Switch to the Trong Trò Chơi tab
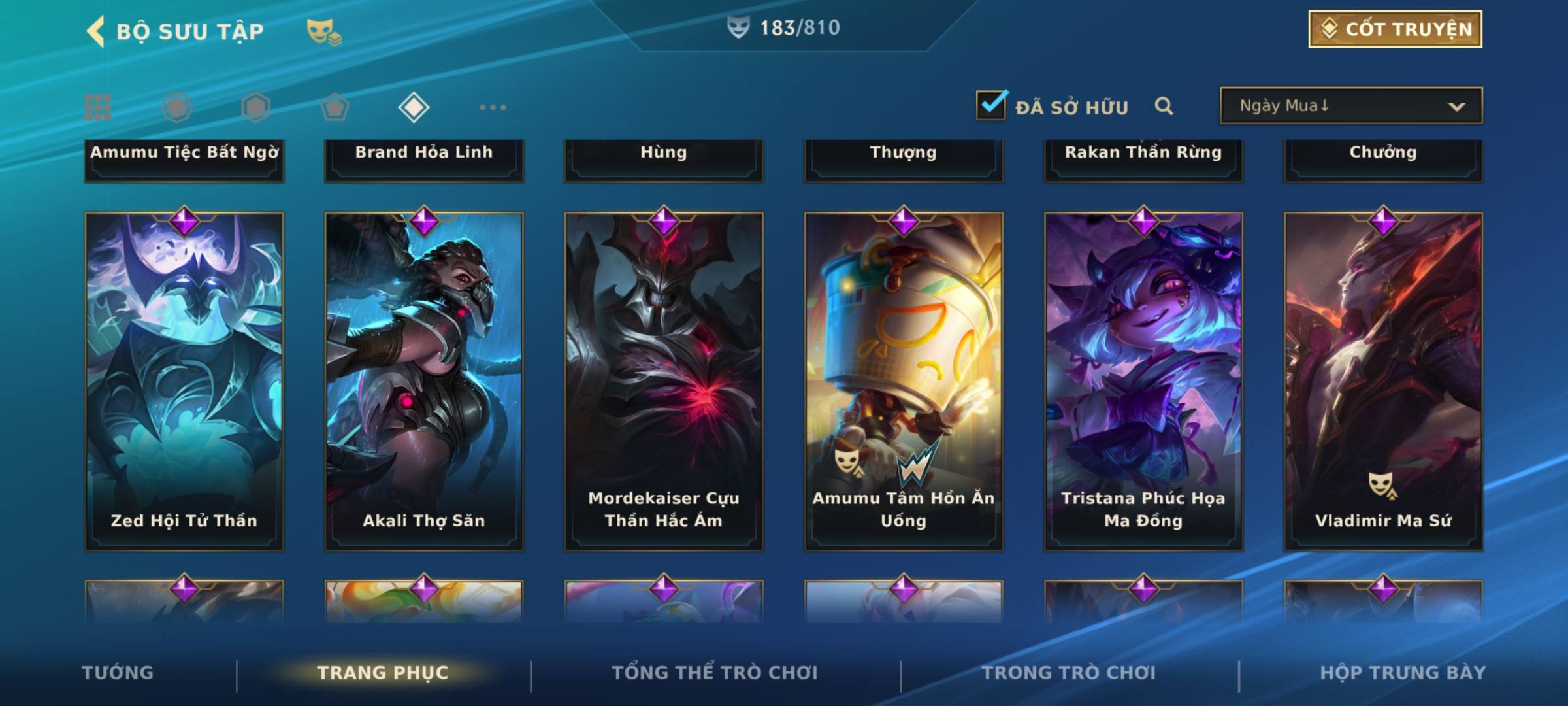This screenshot has height=706, width=1568. (x=1069, y=673)
